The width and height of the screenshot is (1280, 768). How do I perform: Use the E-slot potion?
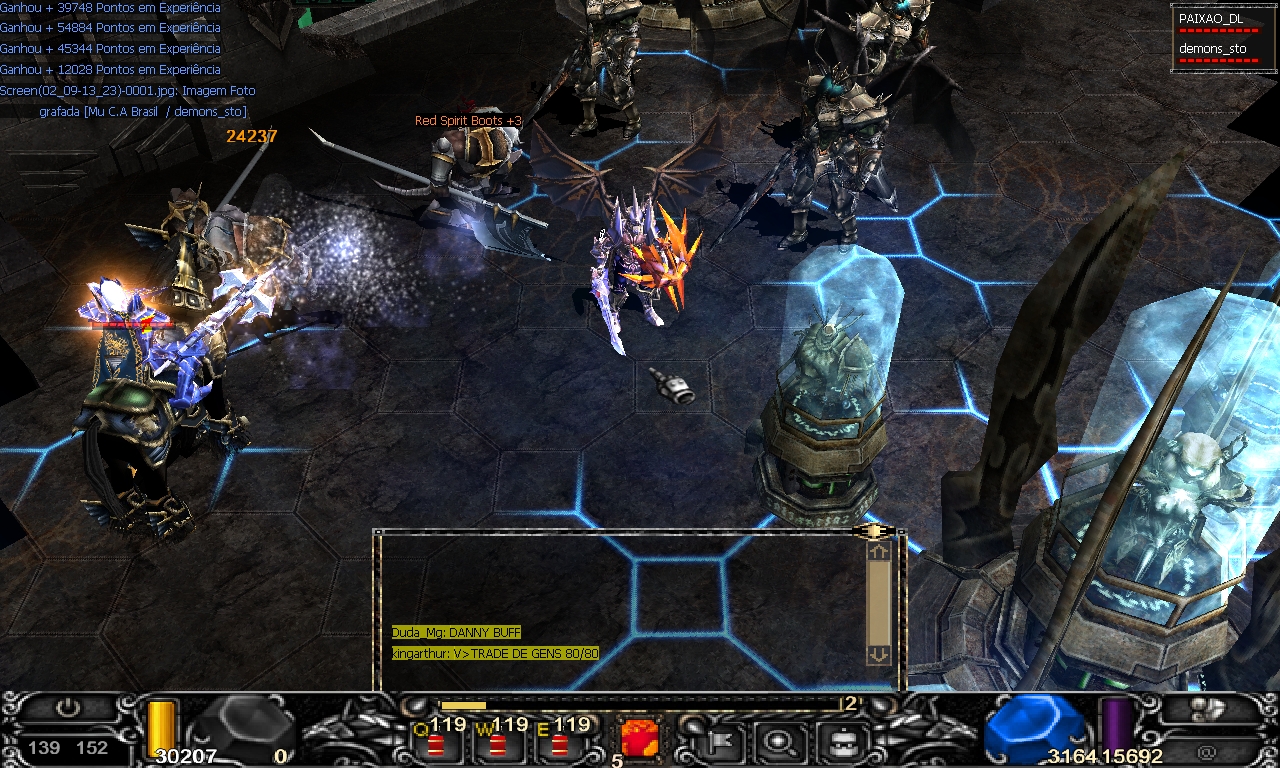tap(559, 743)
